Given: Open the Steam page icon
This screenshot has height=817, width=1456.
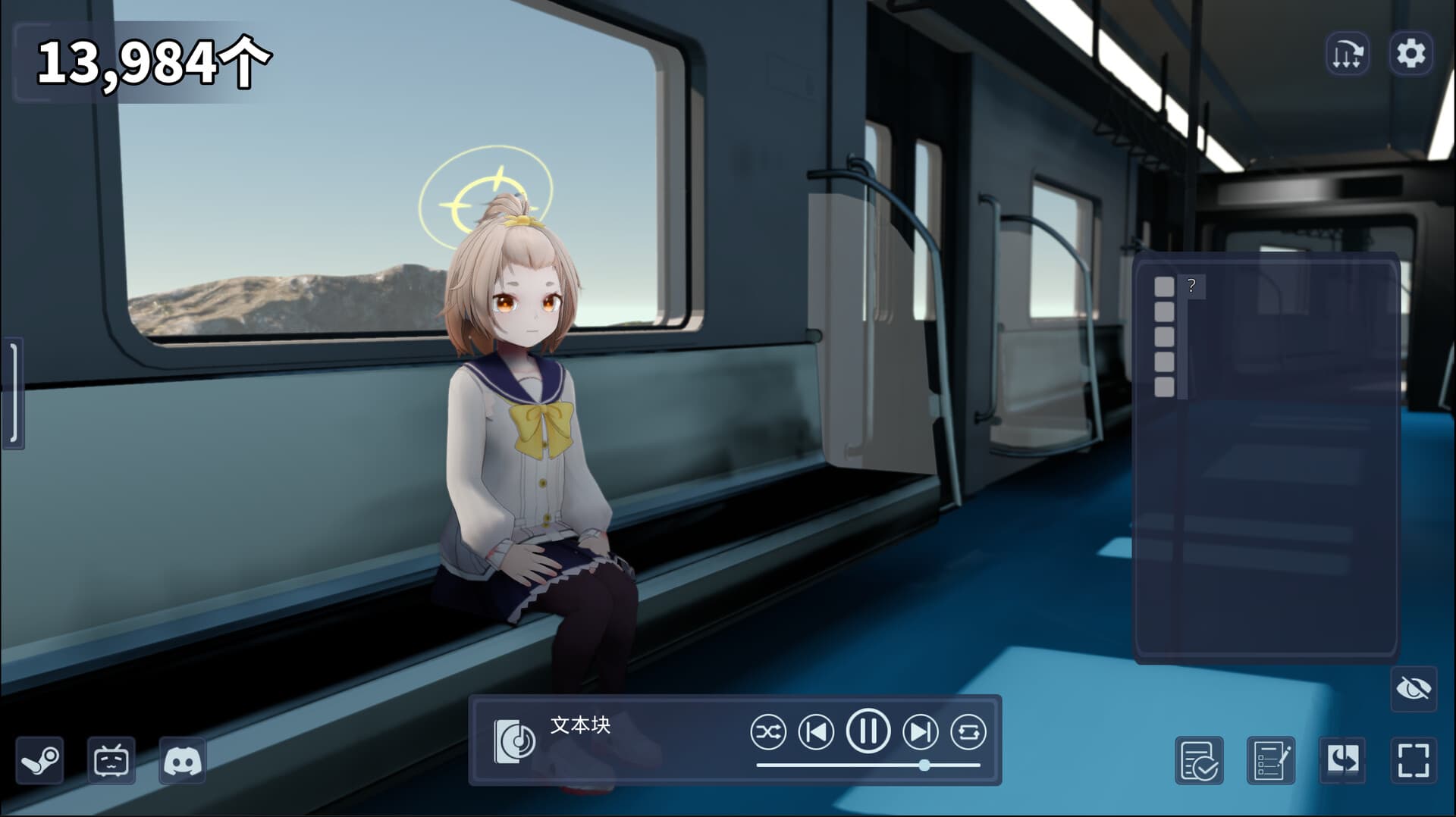Looking at the screenshot, I should 39,762.
